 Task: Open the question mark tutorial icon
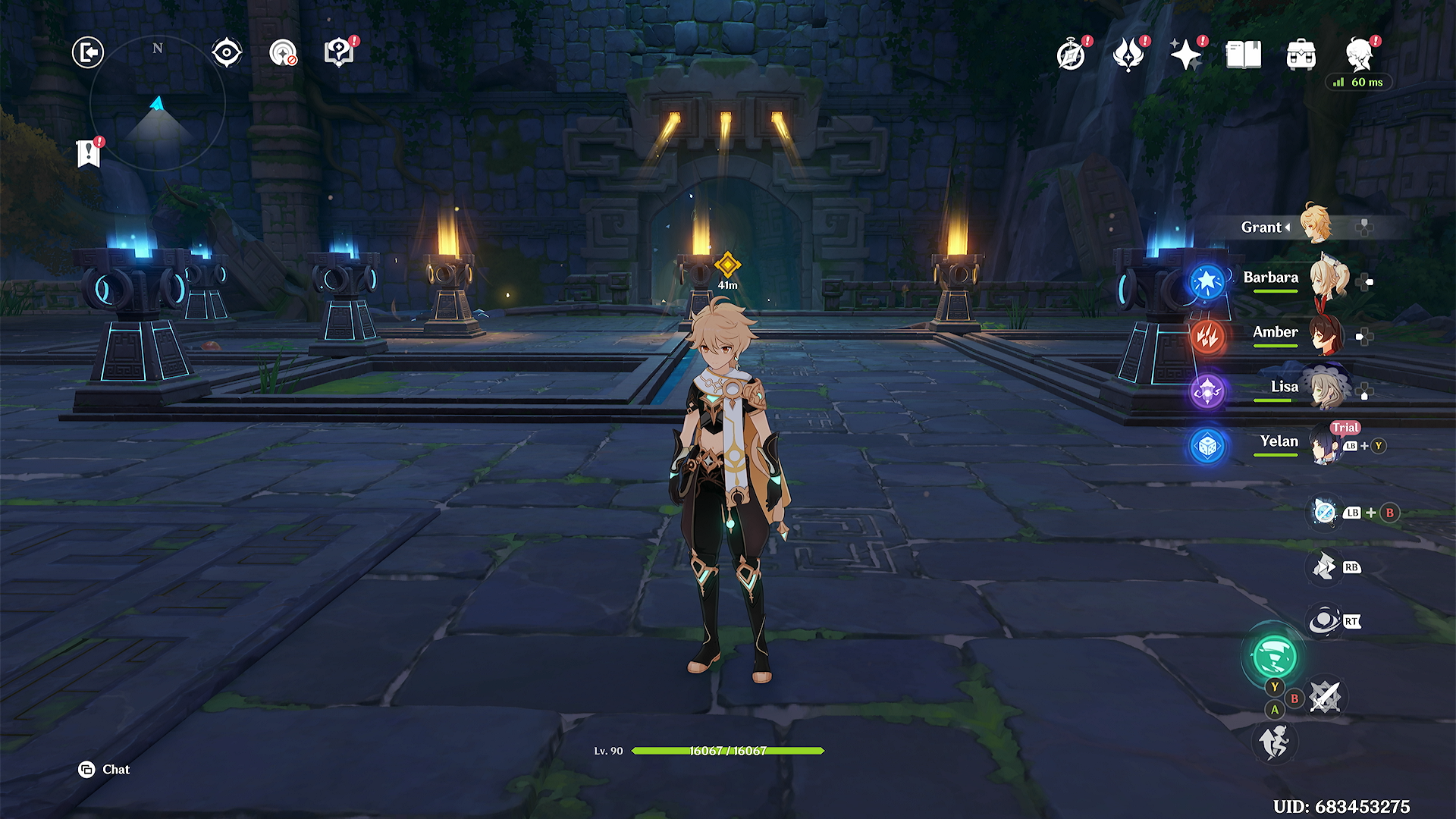click(x=339, y=53)
